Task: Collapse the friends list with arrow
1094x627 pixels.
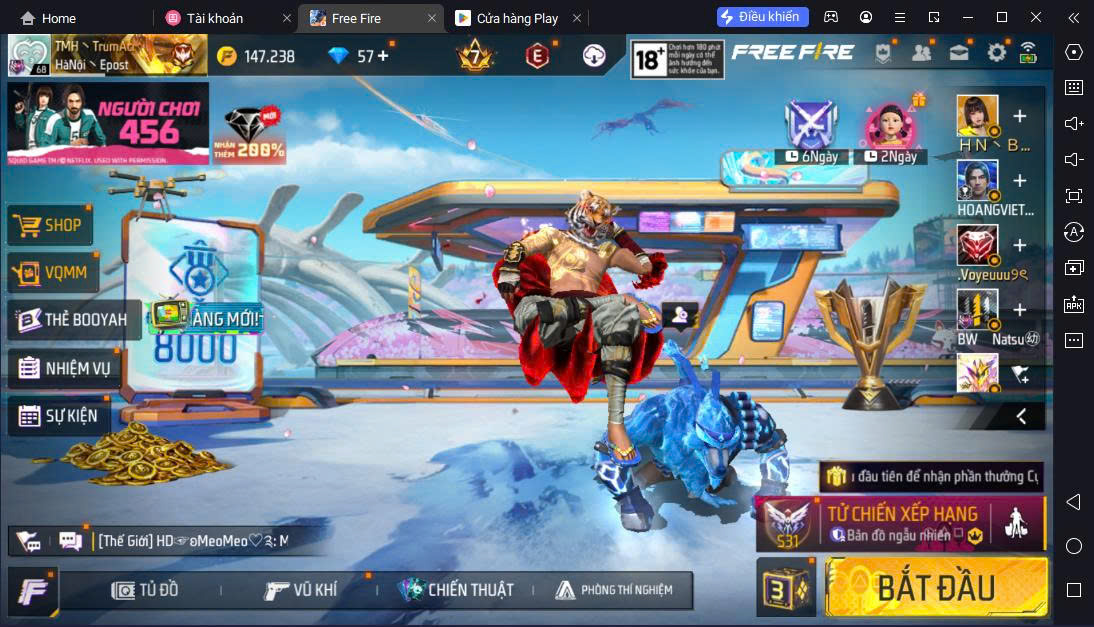Action: point(1021,416)
